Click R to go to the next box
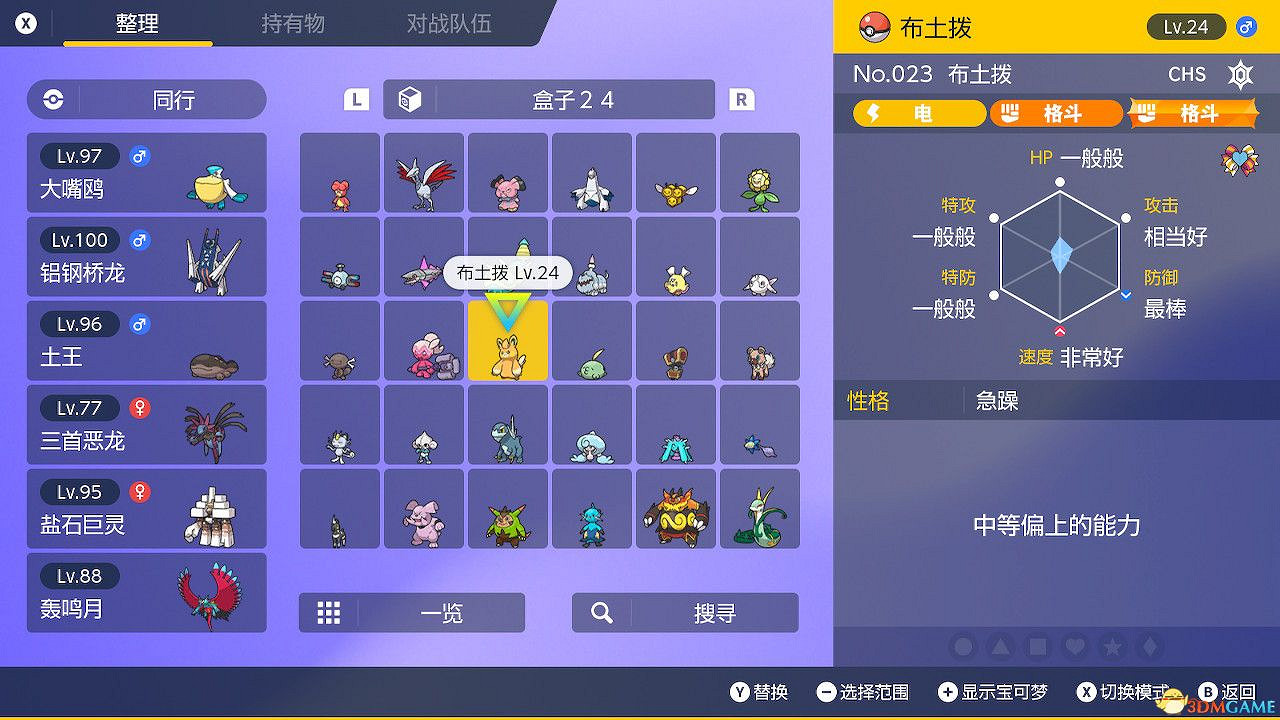Image resolution: width=1280 pixels, height=720 pixels. click(x=741, y=99)
